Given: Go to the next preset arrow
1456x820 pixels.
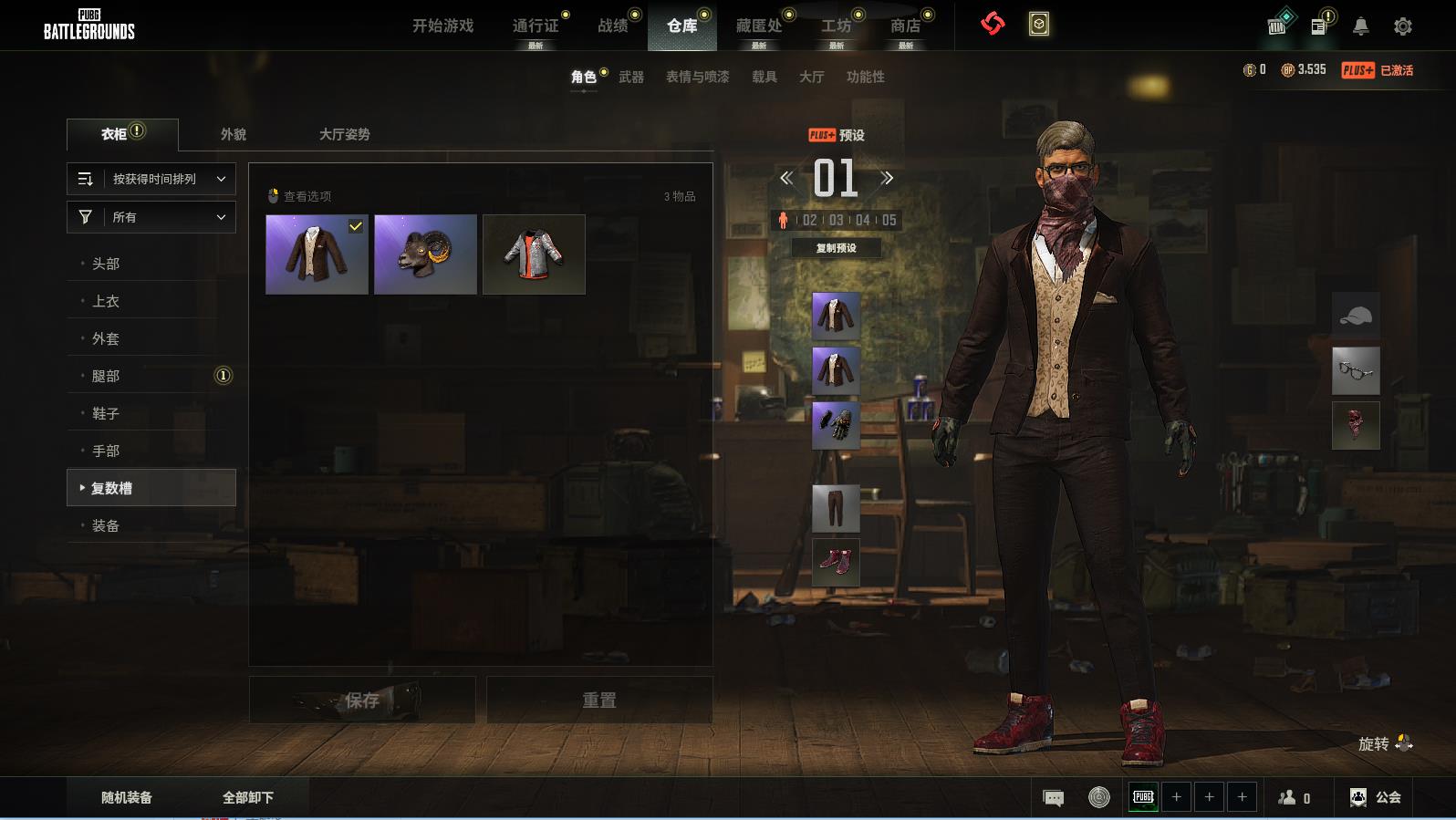Looking at the screenshot, I should click(887, 179).
